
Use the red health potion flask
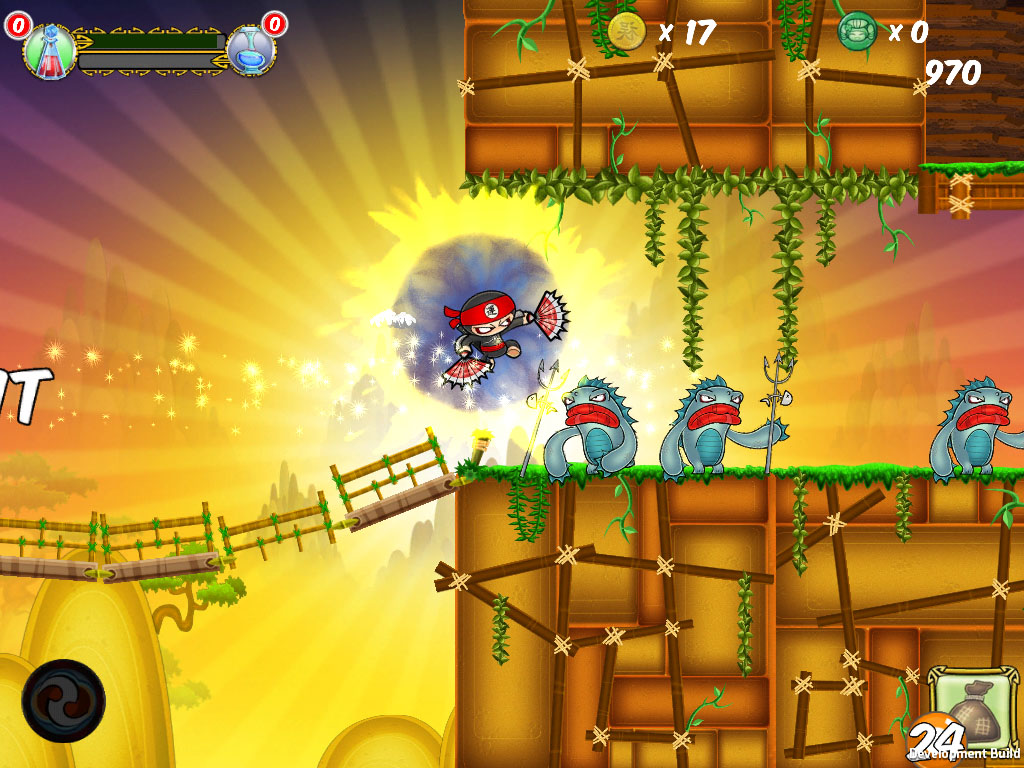coord(48,52)
